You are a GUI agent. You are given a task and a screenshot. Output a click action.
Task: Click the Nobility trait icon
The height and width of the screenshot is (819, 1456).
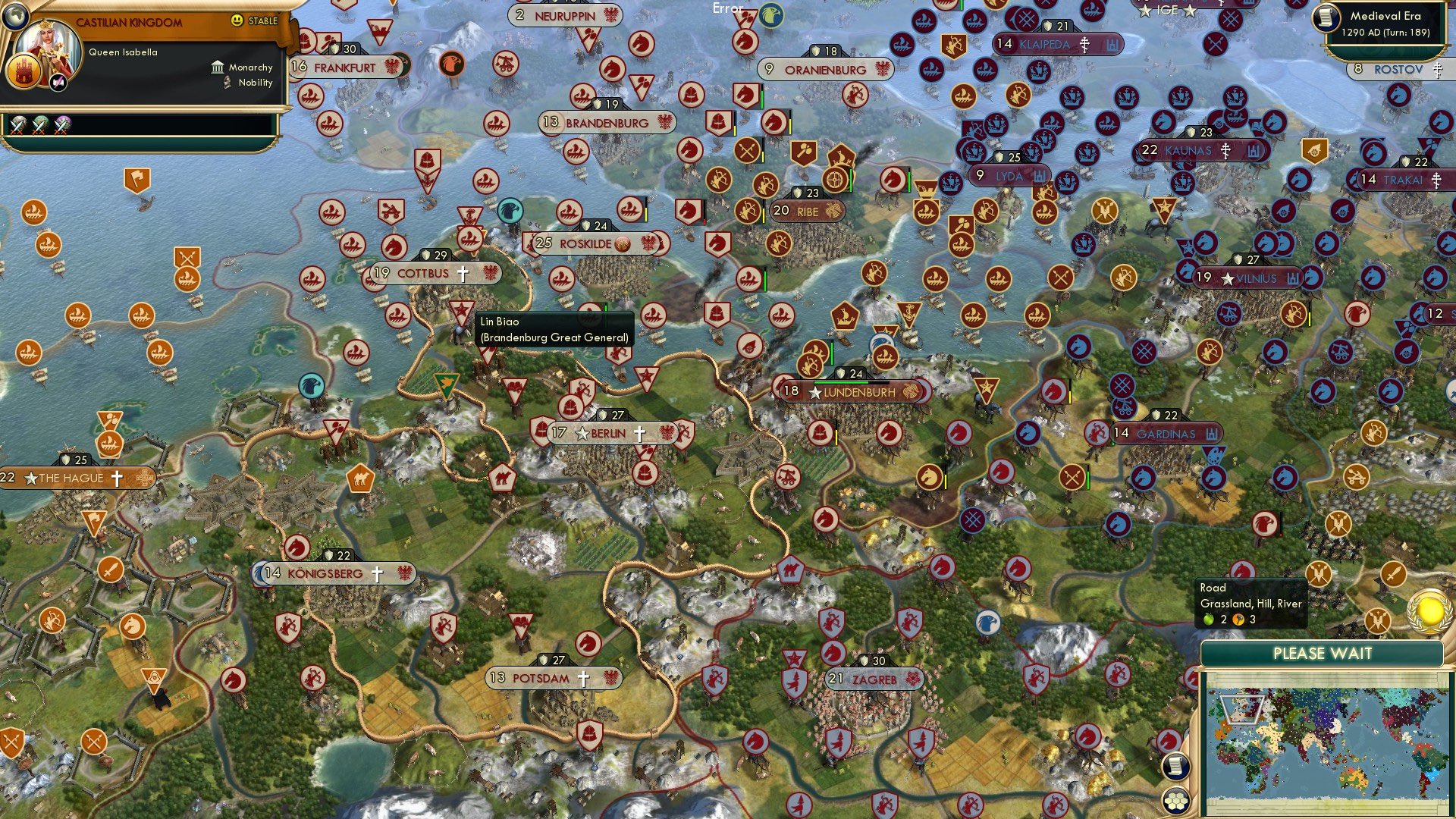227,83
